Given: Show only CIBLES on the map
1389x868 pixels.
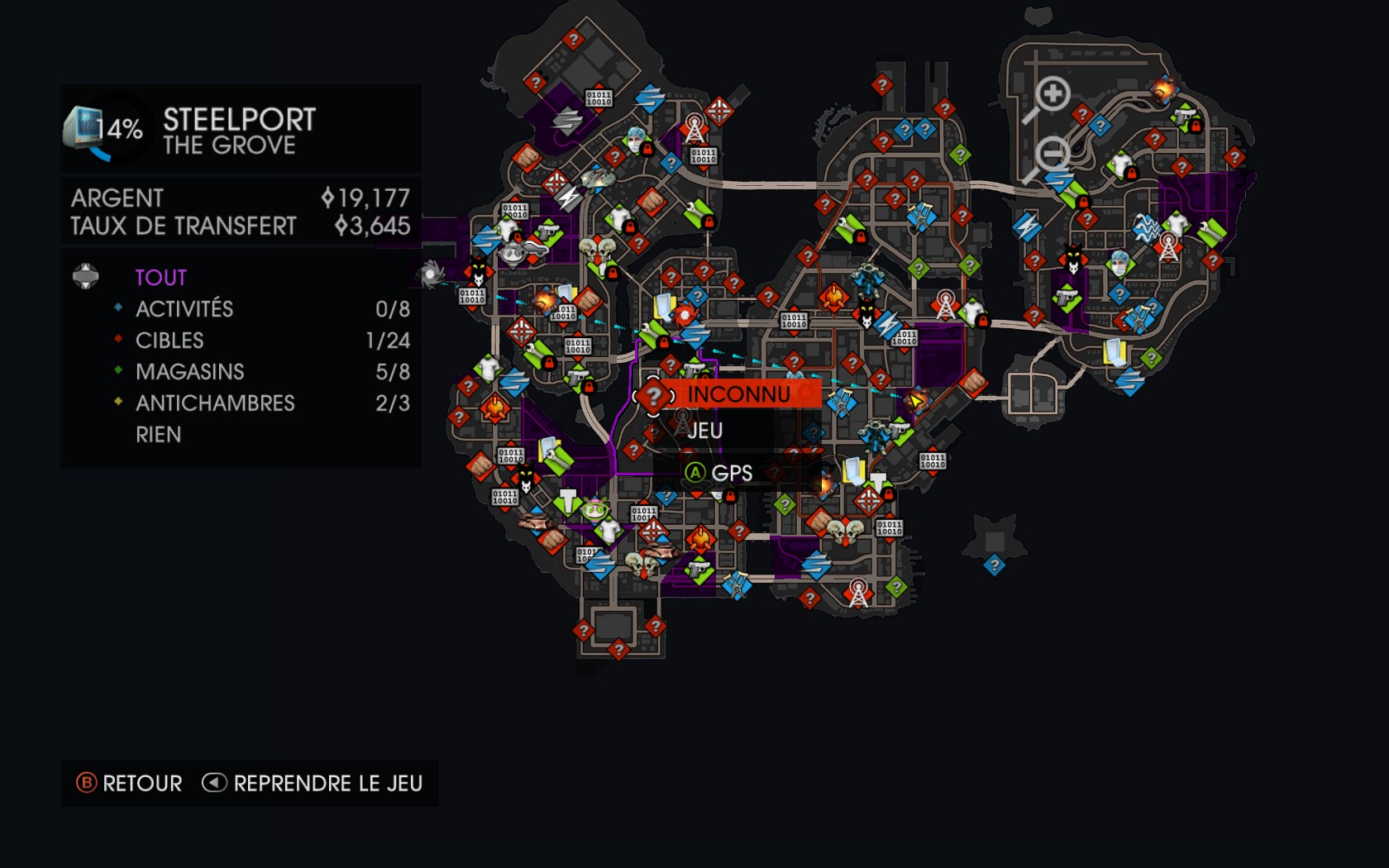Looking at the screenshot, I should [169, 341].
